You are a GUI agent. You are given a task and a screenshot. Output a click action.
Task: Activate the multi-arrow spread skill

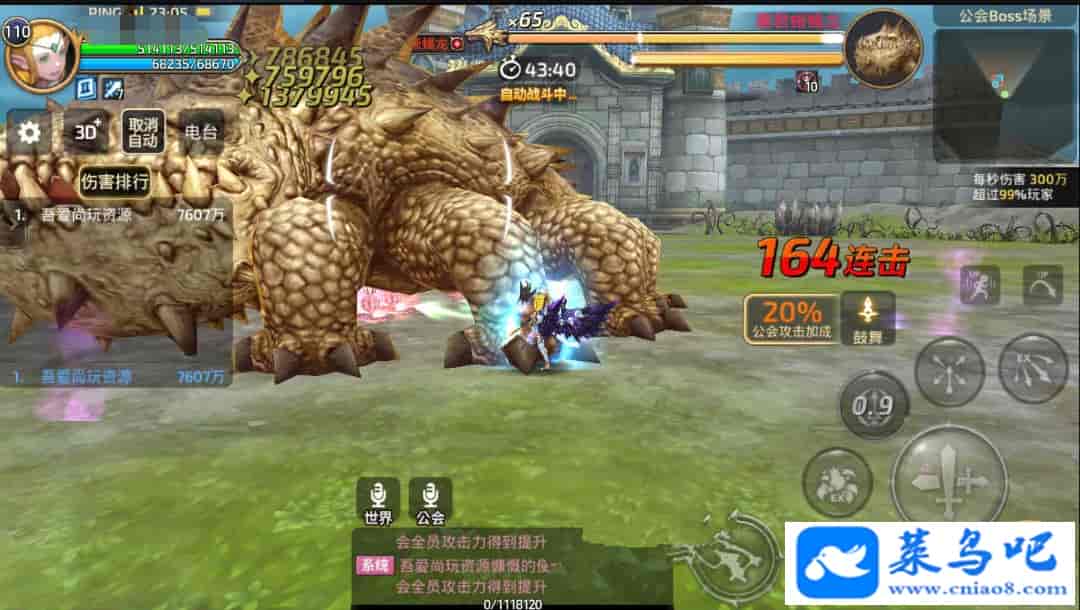tap(949, 371)
